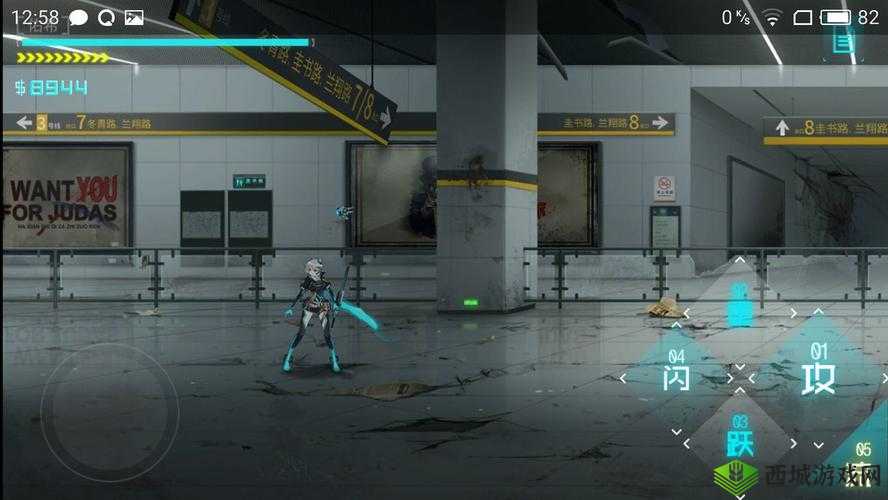Tap the 03 跃 jump button
Viewport: 888px width, 500px height.
click(740, 437)
